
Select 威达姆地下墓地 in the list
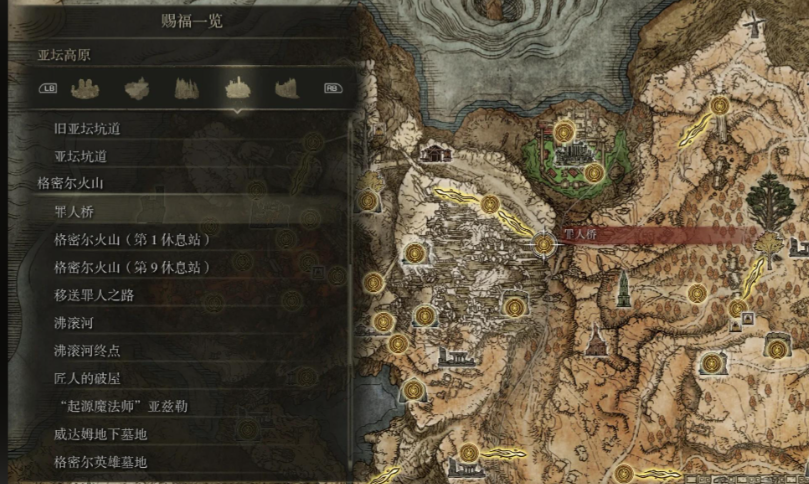click(x=101, y=435)
